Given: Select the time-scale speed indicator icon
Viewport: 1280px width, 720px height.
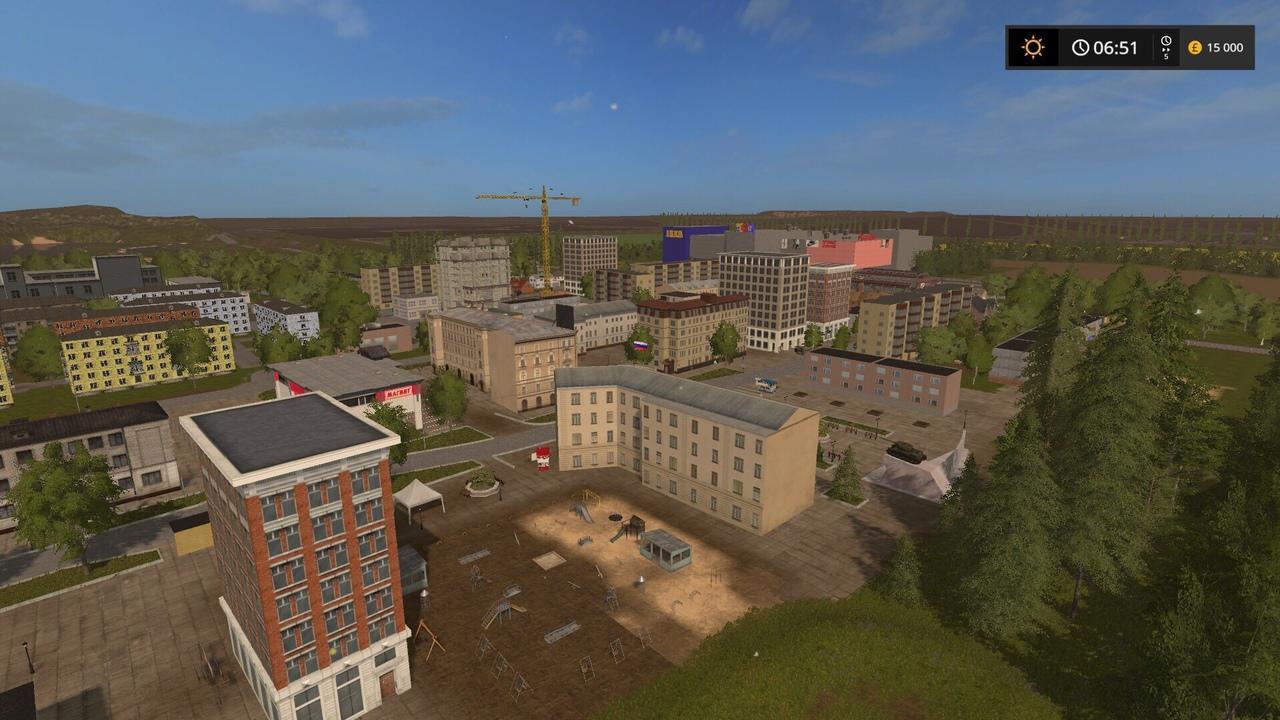Looking at the screenshot, I should point(1166,47).
